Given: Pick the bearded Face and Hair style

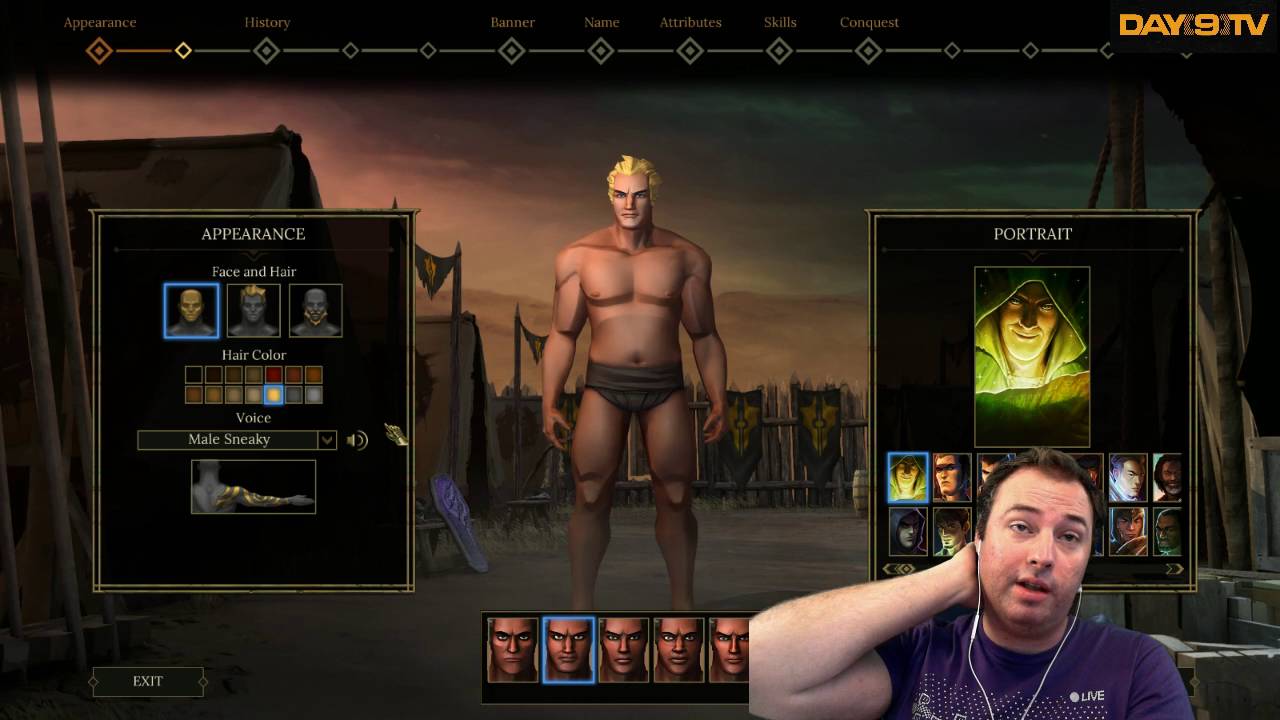Looking at the screenshot, I should (316, 310).
